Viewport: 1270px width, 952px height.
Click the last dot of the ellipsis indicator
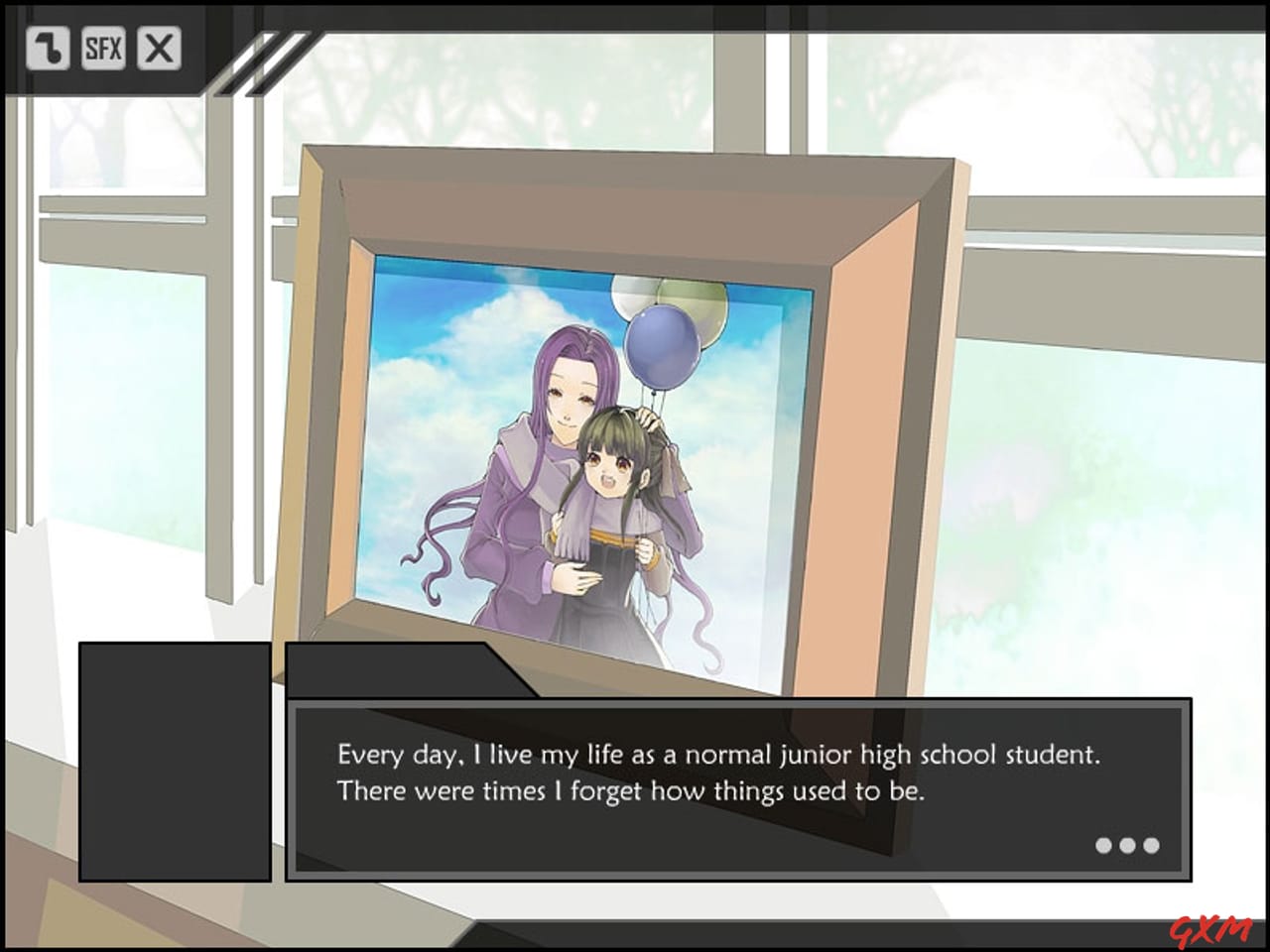[x=1151, y=845]
